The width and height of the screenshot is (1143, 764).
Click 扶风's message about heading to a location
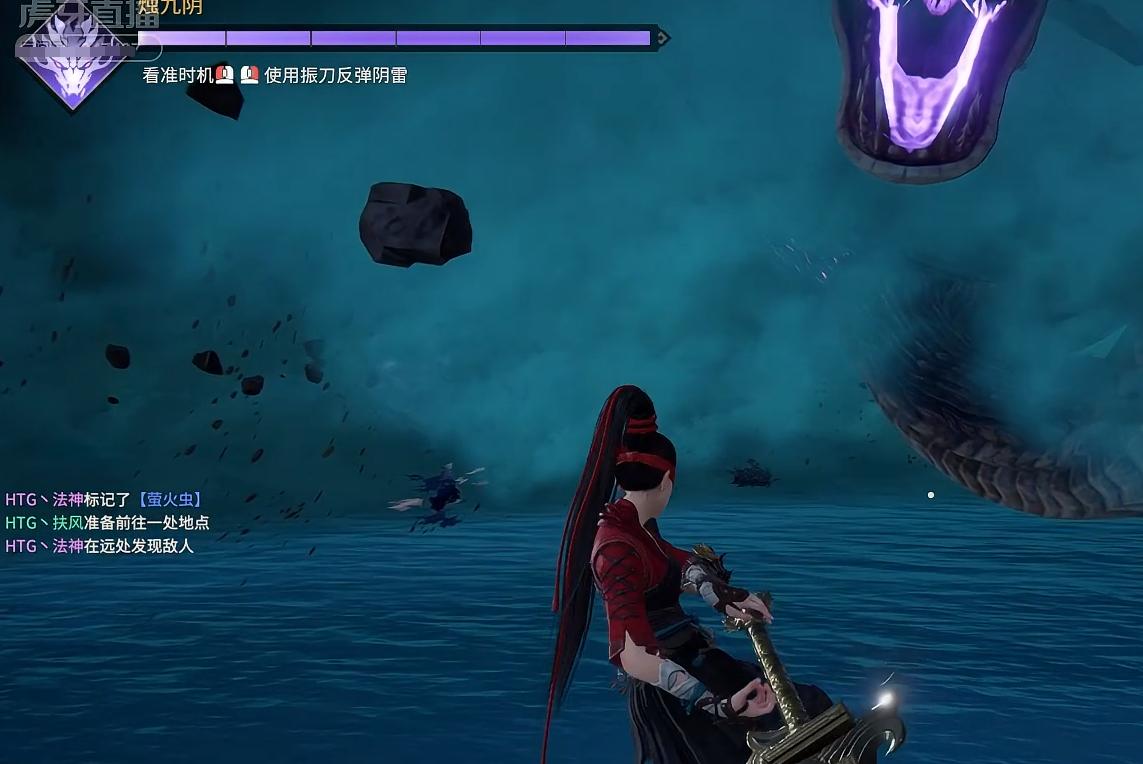pos(107,523)
